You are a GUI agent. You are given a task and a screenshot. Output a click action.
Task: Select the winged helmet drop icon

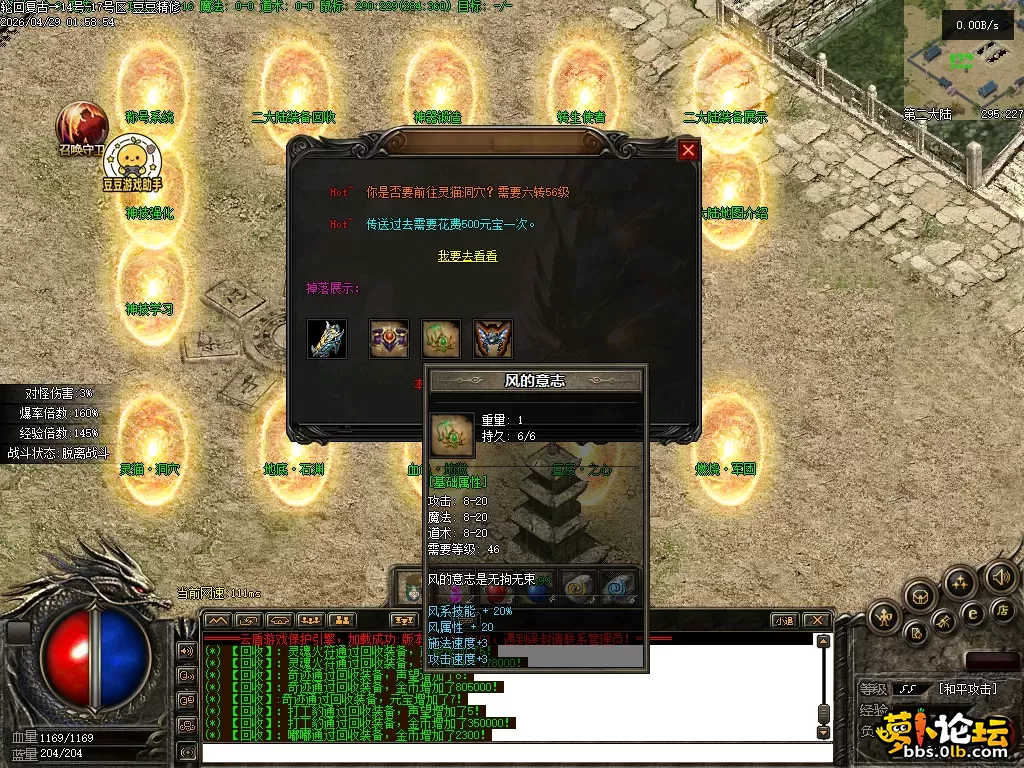pyautogui.click(x=493, y=339)
